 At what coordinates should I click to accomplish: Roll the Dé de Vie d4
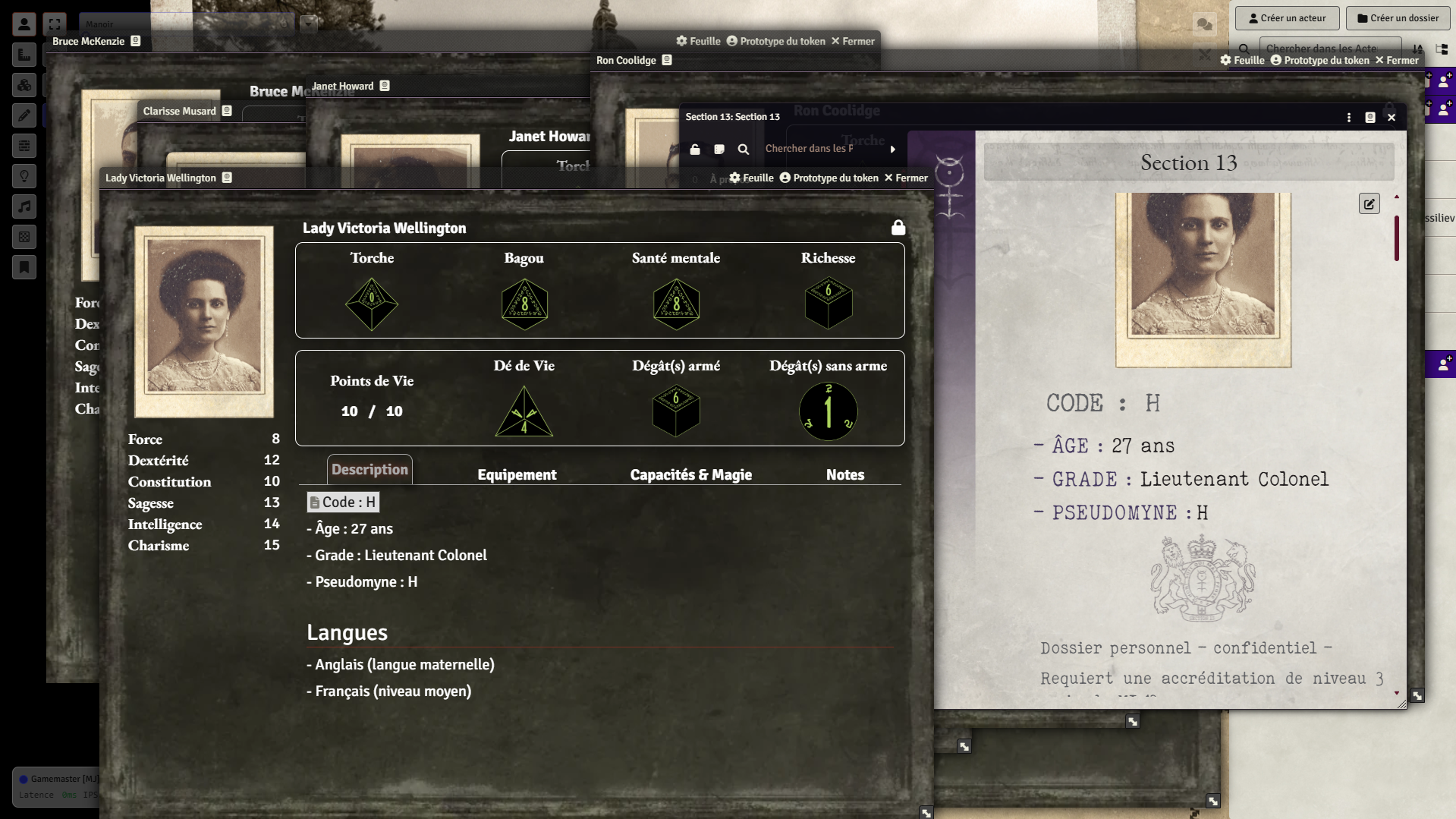pyautogui.click(x=524, y=412)
